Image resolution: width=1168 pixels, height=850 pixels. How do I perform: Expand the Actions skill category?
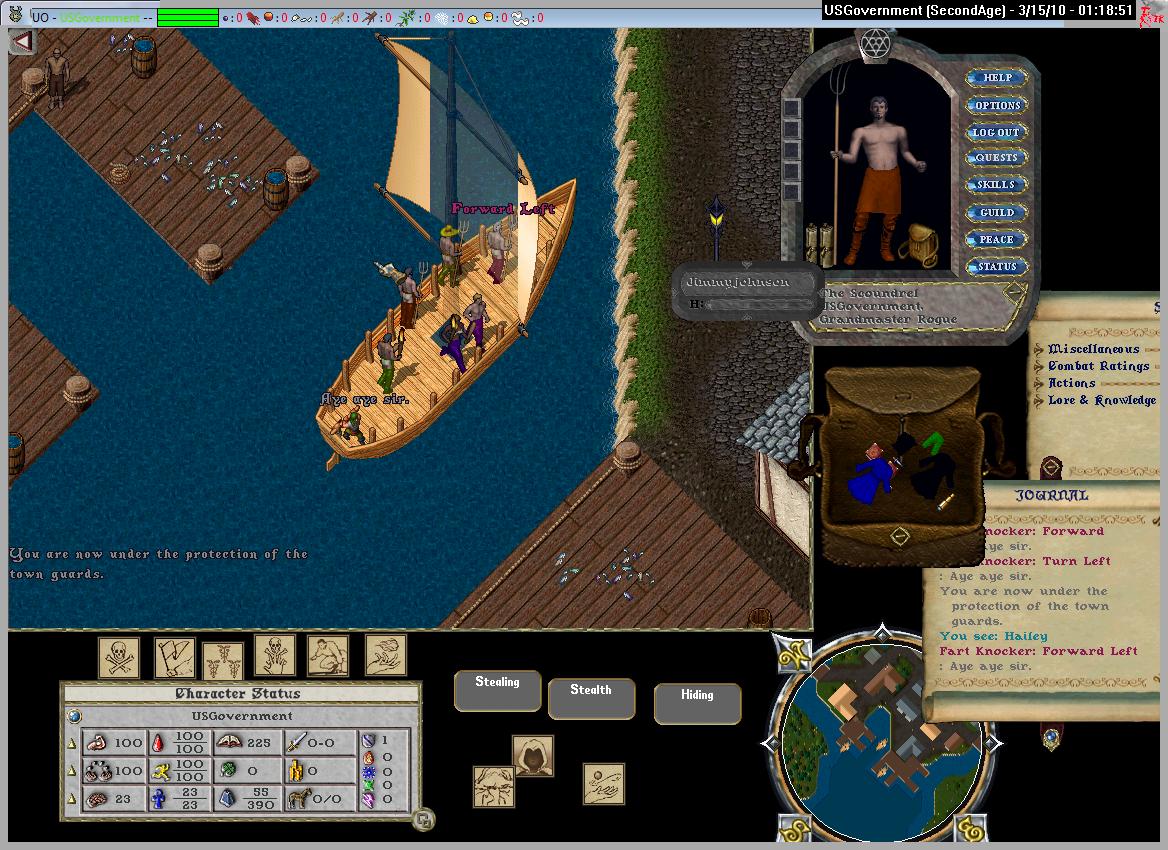pyautogui.click(x=1071, y=383)
